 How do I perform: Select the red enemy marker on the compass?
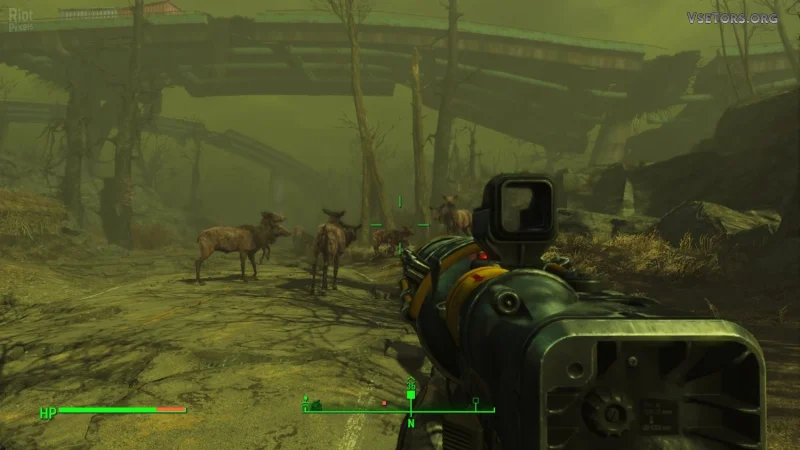point(384,403)
